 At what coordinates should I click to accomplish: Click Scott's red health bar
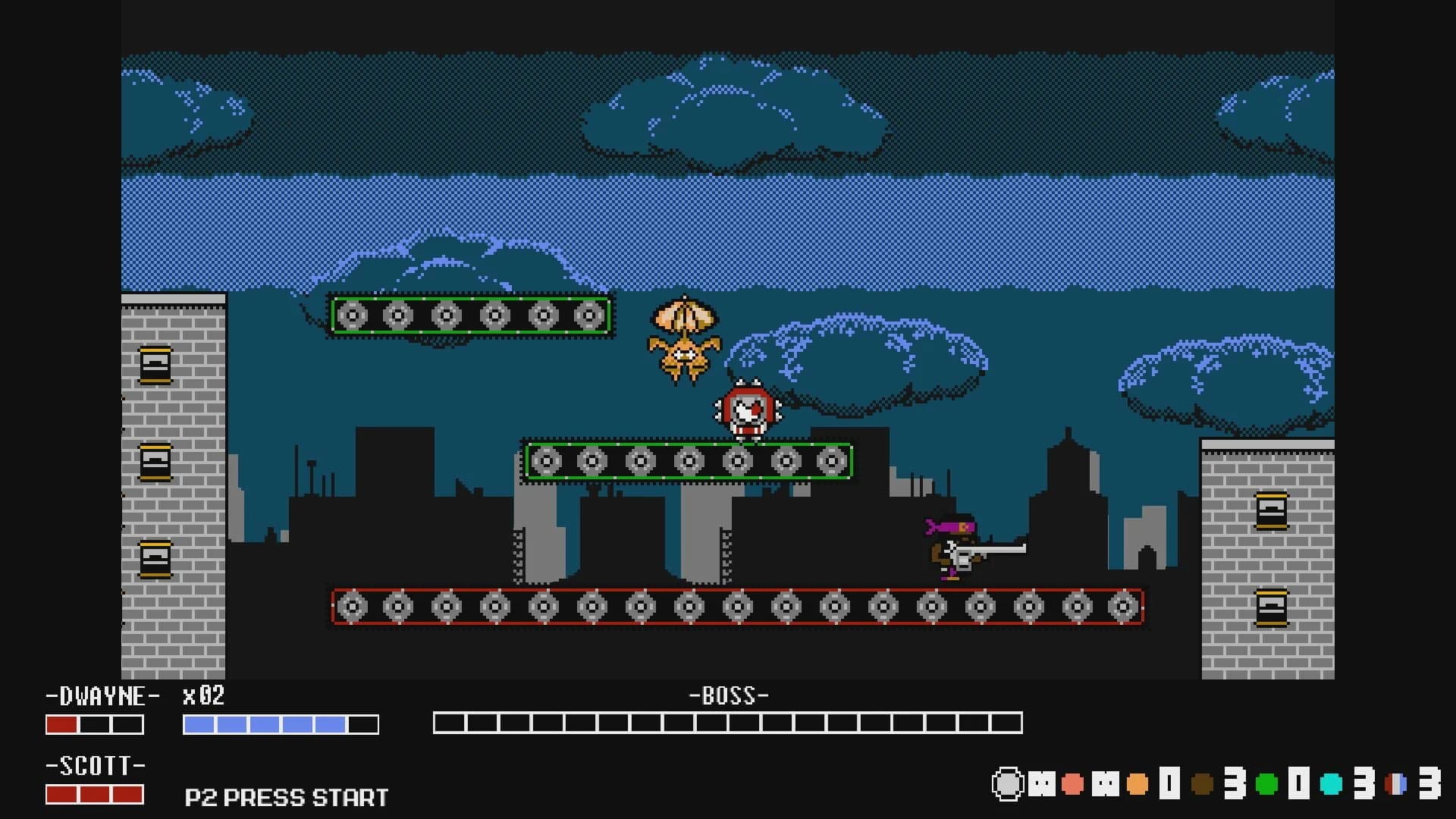95,795
